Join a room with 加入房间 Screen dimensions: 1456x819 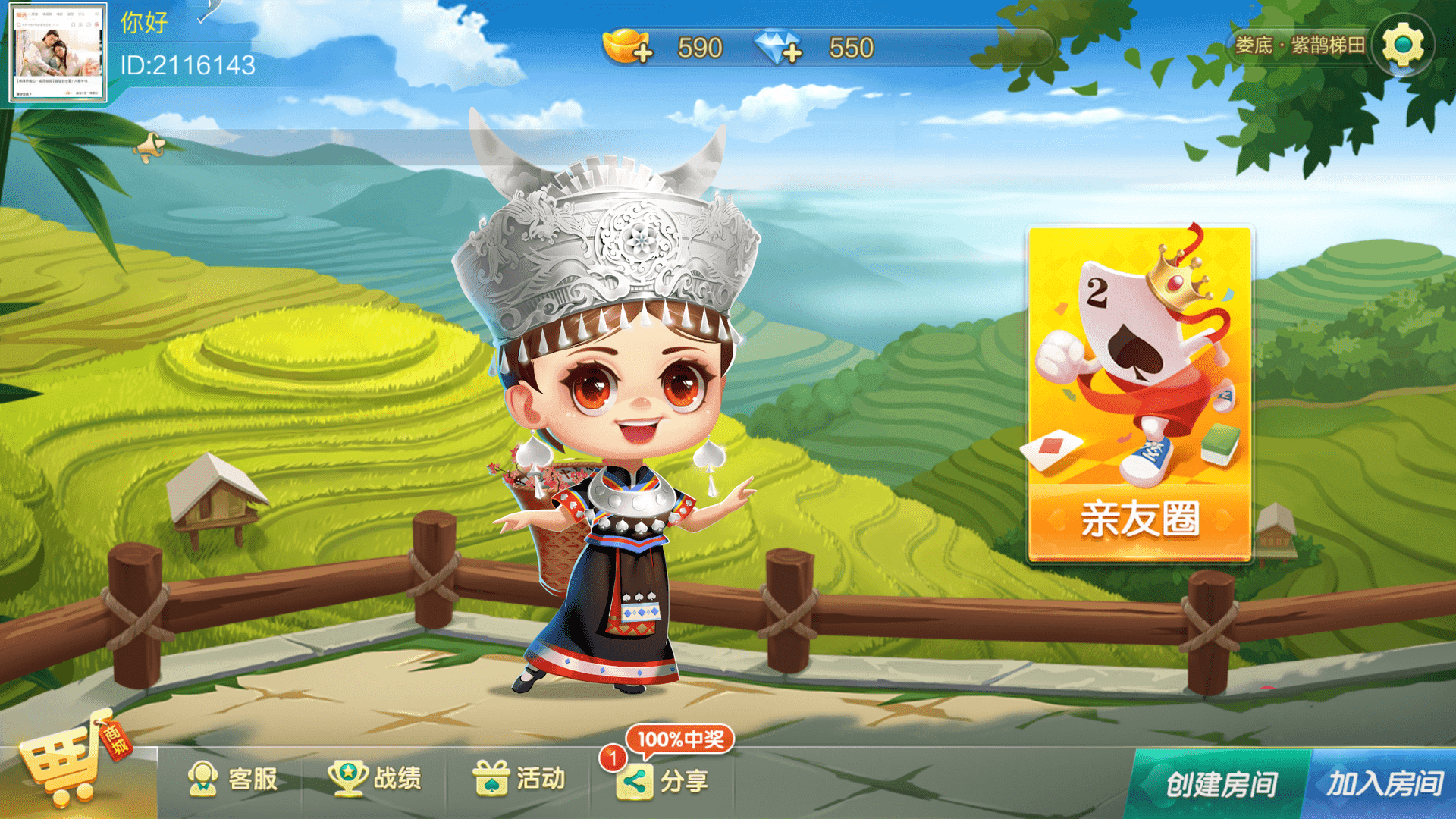(1385, 784)
